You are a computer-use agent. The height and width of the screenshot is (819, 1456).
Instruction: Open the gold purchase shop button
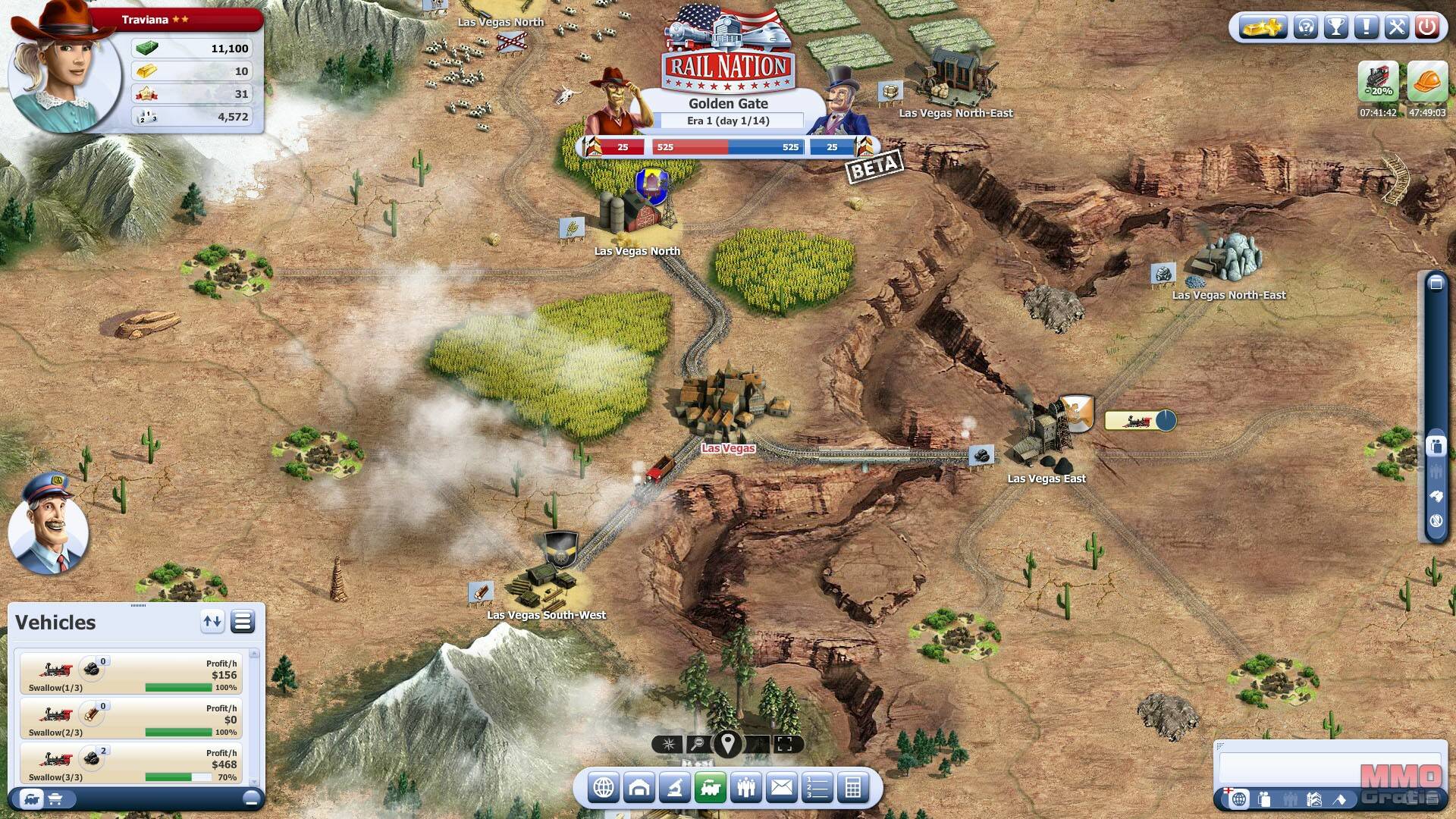(x=1262, y=28)
